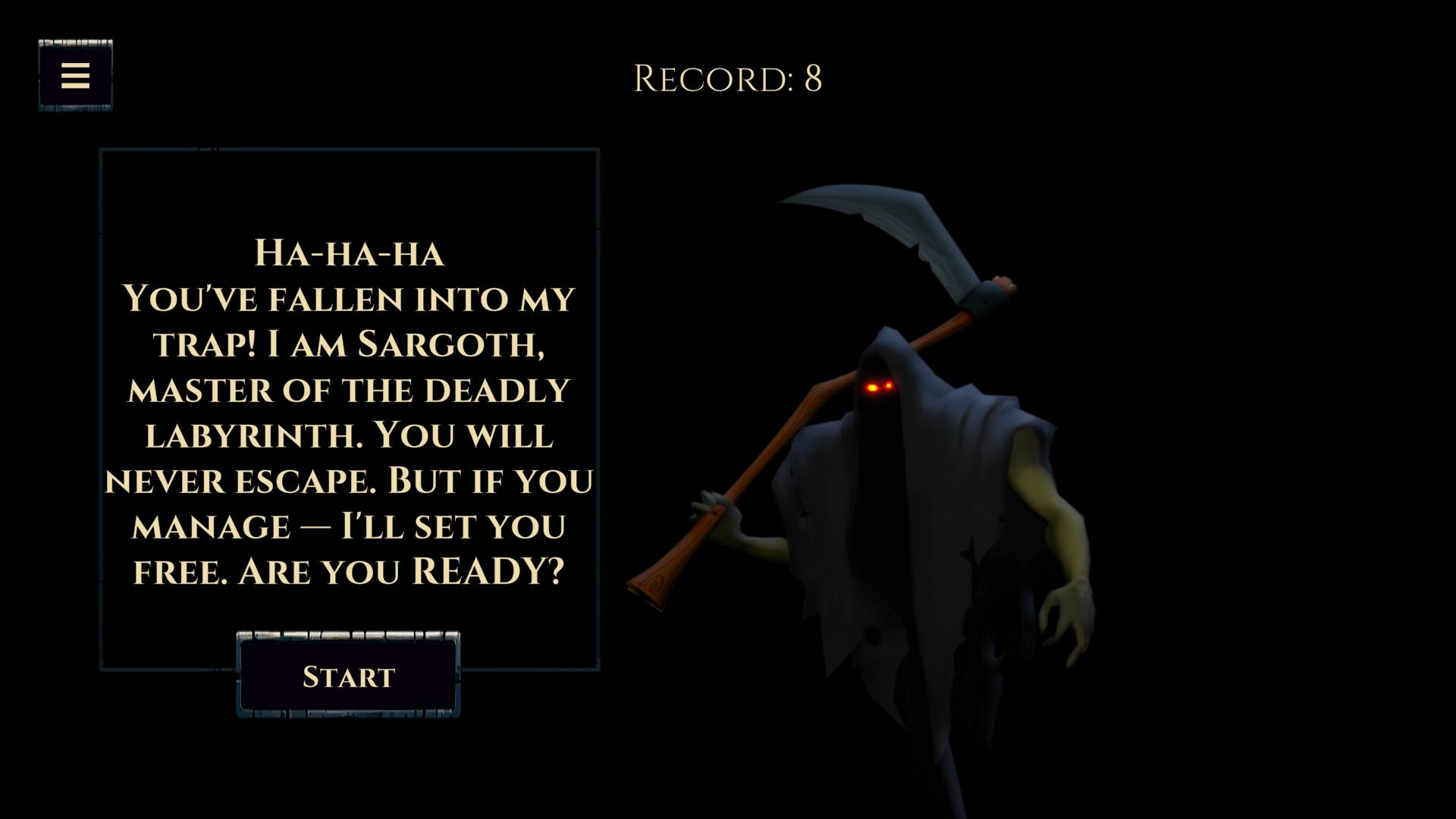Image resolution: width=1456 pixels, height=819 pixels.
Task: Click Sargoth's dialog text panel
Action: (x=349, y=409)
